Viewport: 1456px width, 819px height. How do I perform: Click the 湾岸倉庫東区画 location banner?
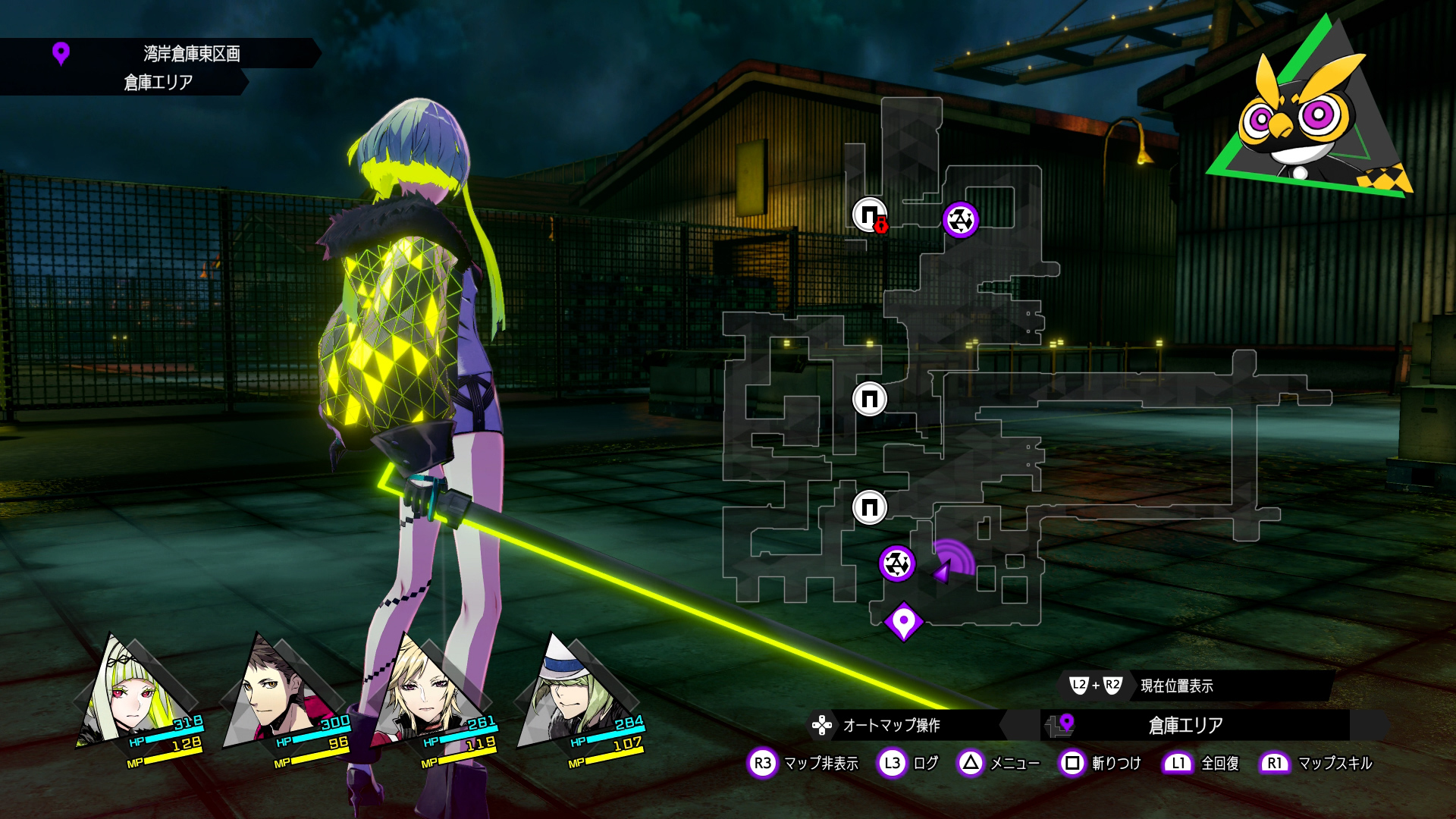point(191,53)
